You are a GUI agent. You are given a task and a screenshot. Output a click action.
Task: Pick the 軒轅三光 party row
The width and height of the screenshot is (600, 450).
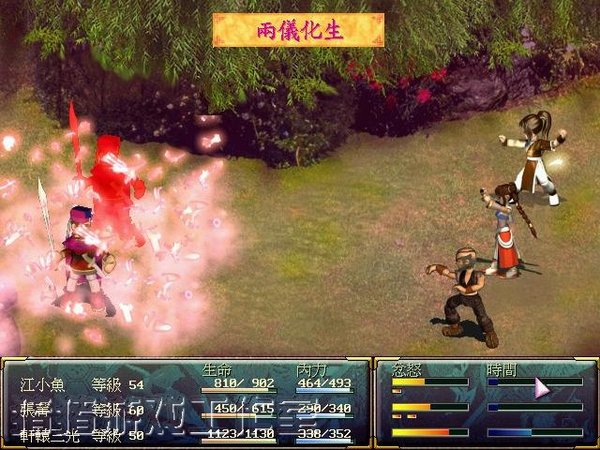tap(47, 434)
